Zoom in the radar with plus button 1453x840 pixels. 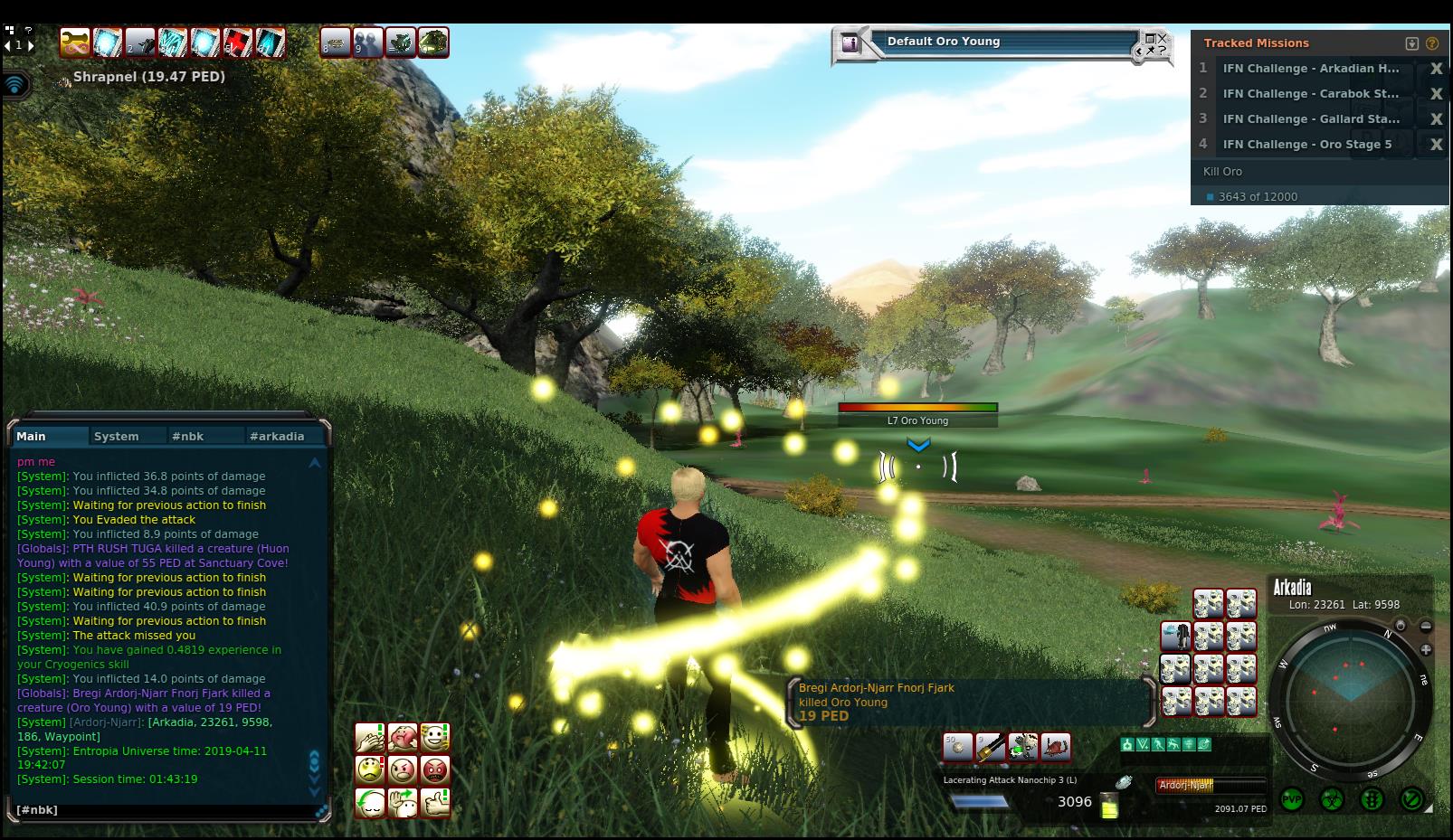pyautogui.click(x=1426, y=649)
